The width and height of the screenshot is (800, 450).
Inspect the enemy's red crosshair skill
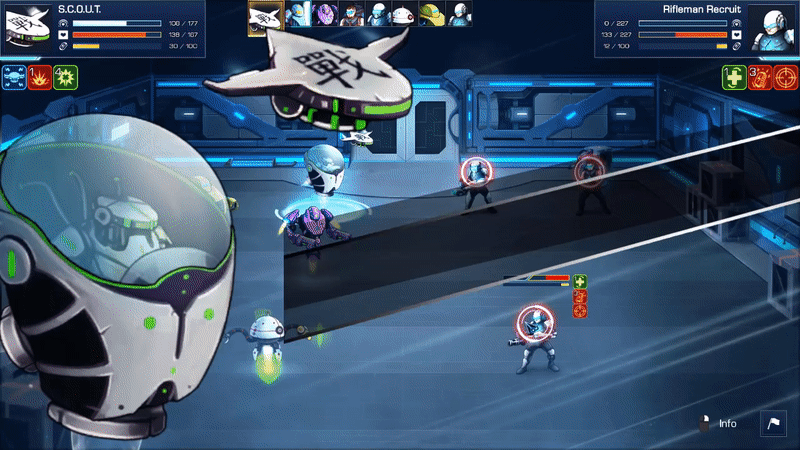[786, 77]
